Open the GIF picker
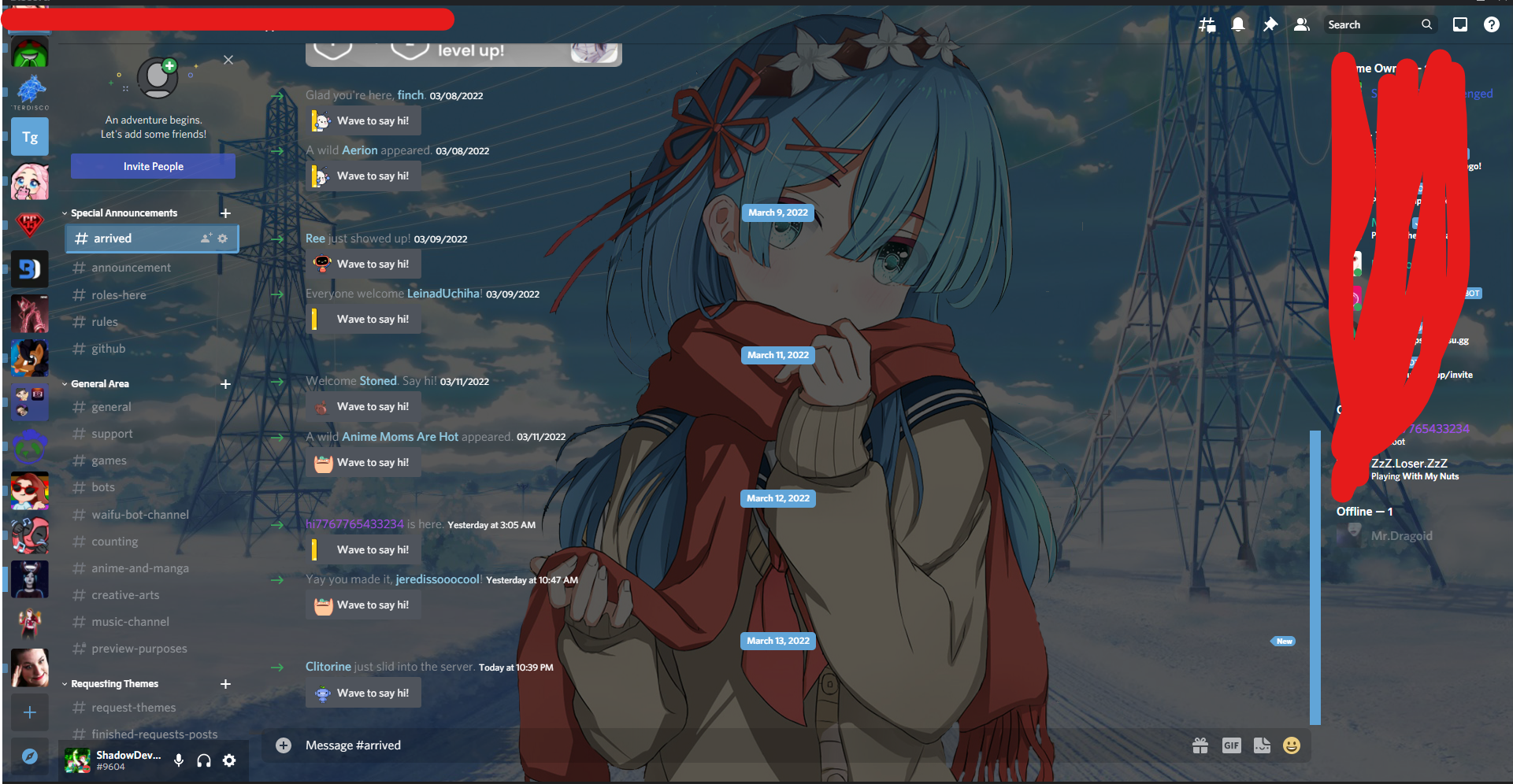The width and height of the screenshot is (1513, 784). click(x=1232, y=745)
